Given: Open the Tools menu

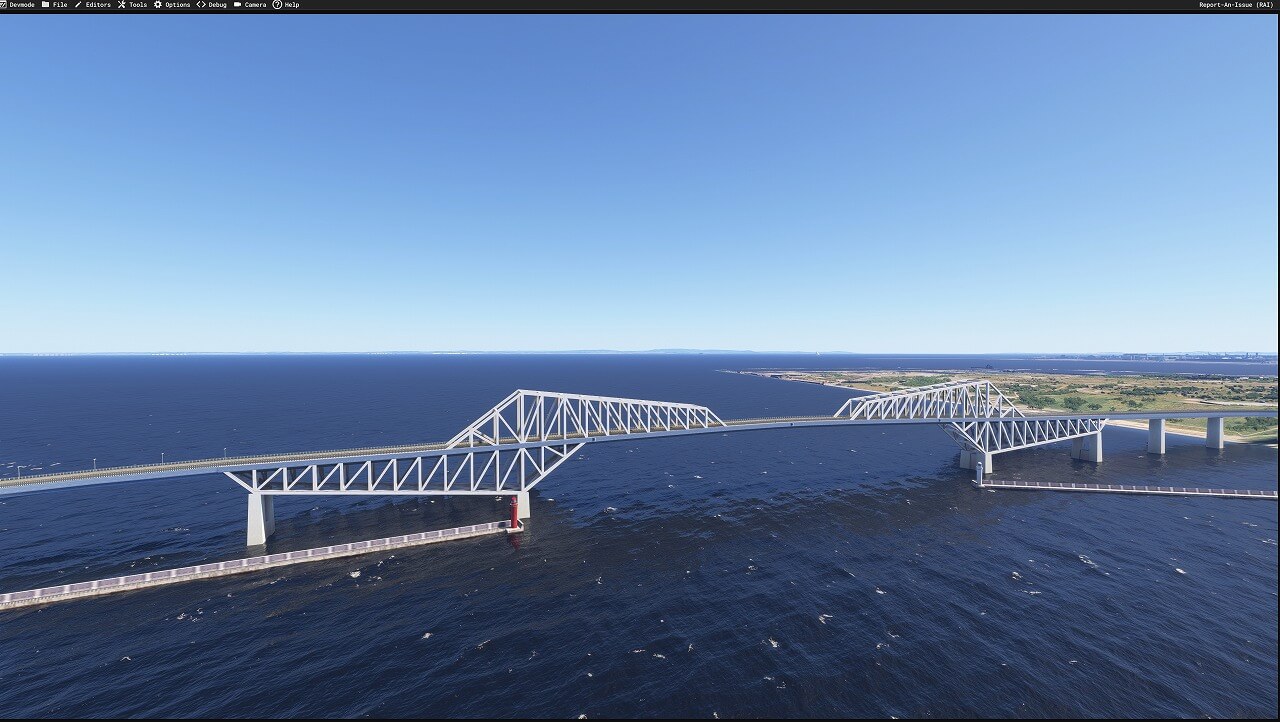Looking at the screenshot, I should (137, 5).
